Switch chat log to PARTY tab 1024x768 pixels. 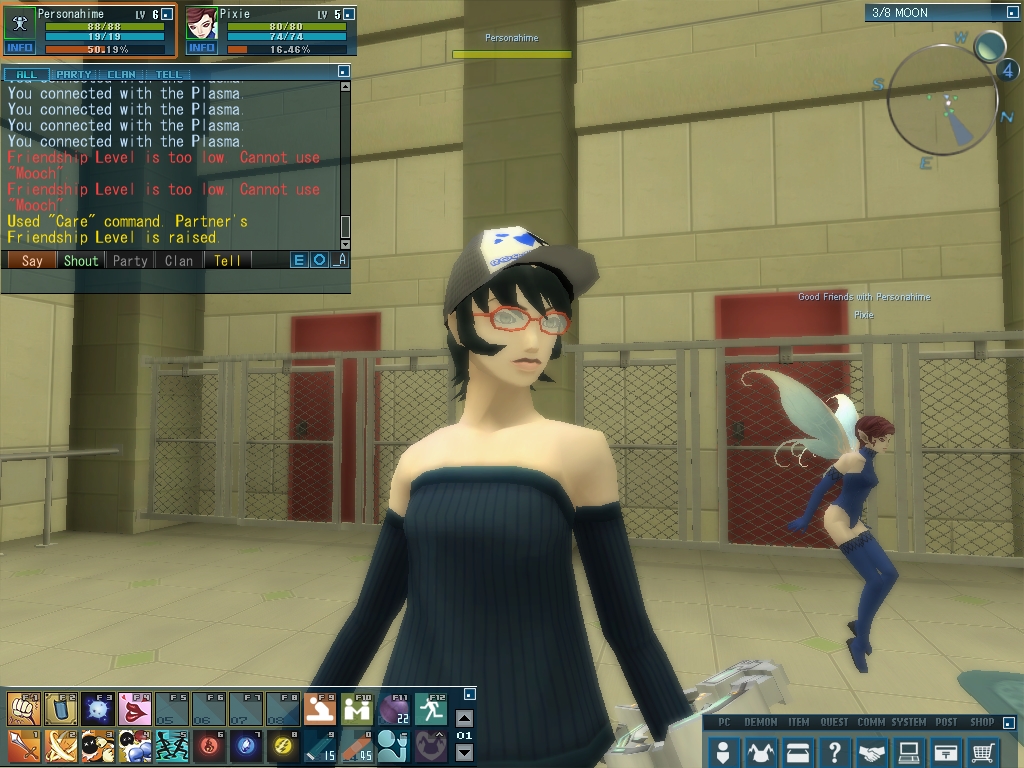tap(74, 74)
